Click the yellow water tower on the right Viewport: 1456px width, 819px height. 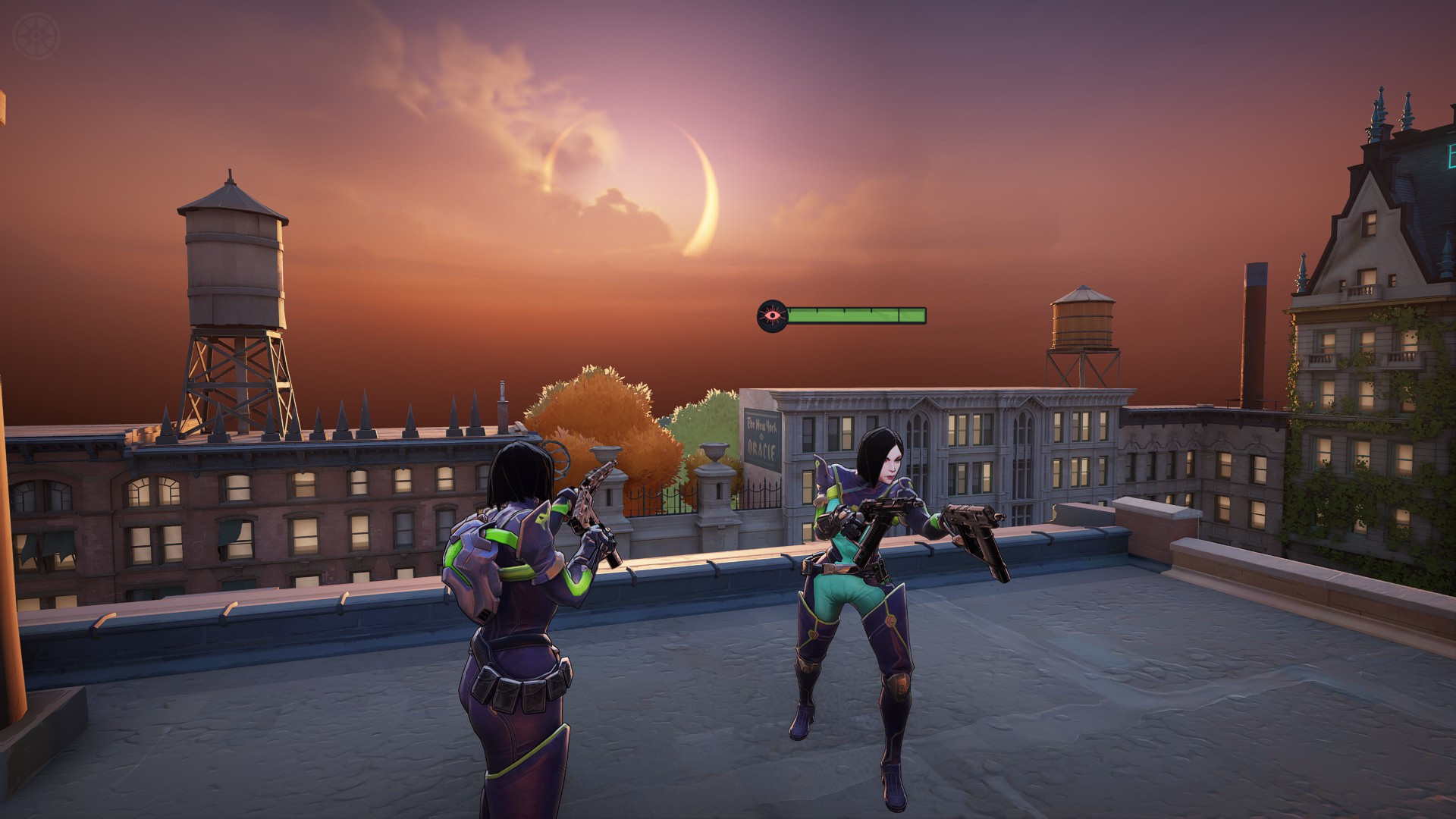pyautogui.click(x=1084, y=322)
